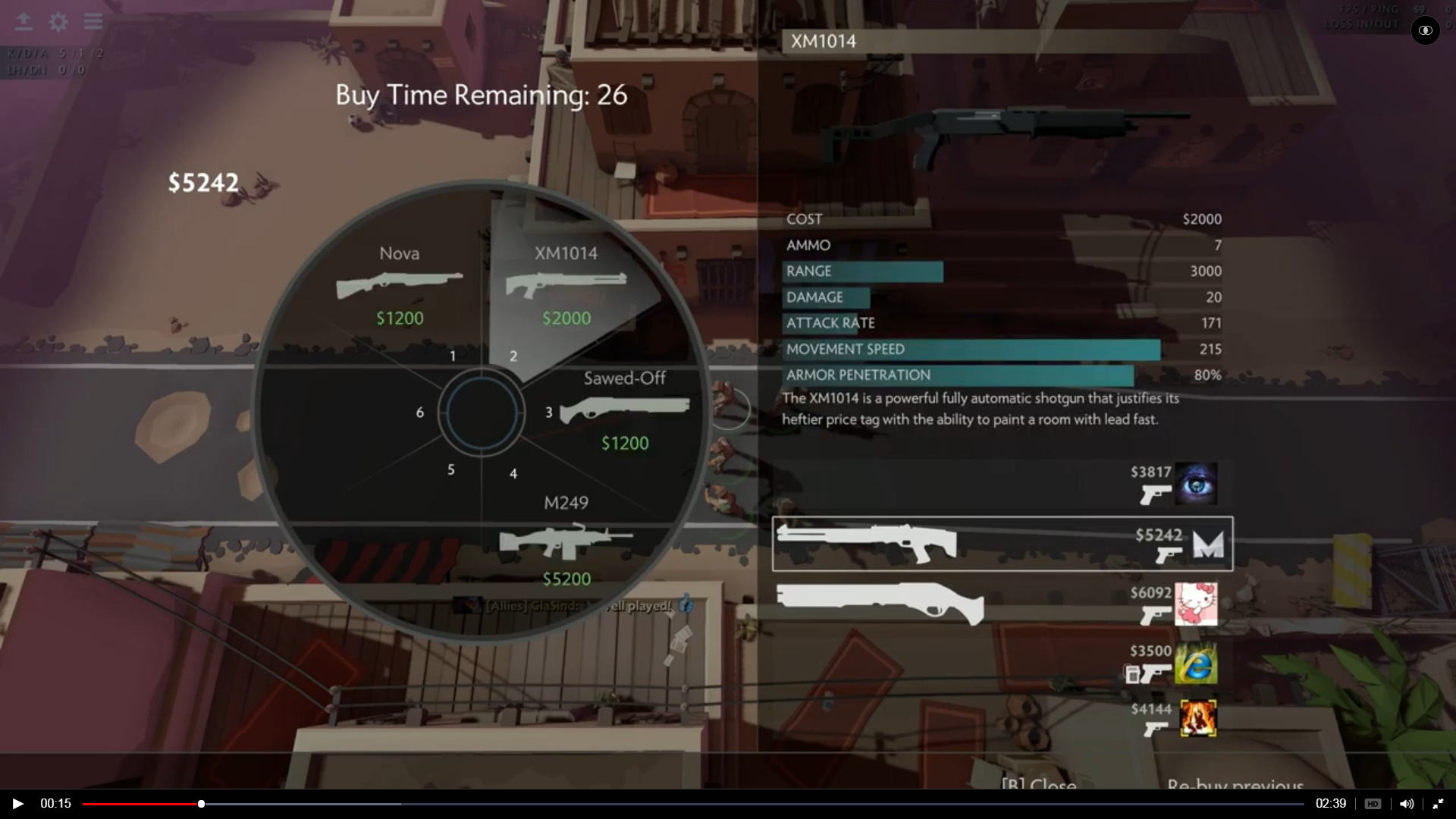Select the Hello Kitty avatar teammate
Image resolution: width=1456 pixels, height=819 pixels.
(1196, 604)
